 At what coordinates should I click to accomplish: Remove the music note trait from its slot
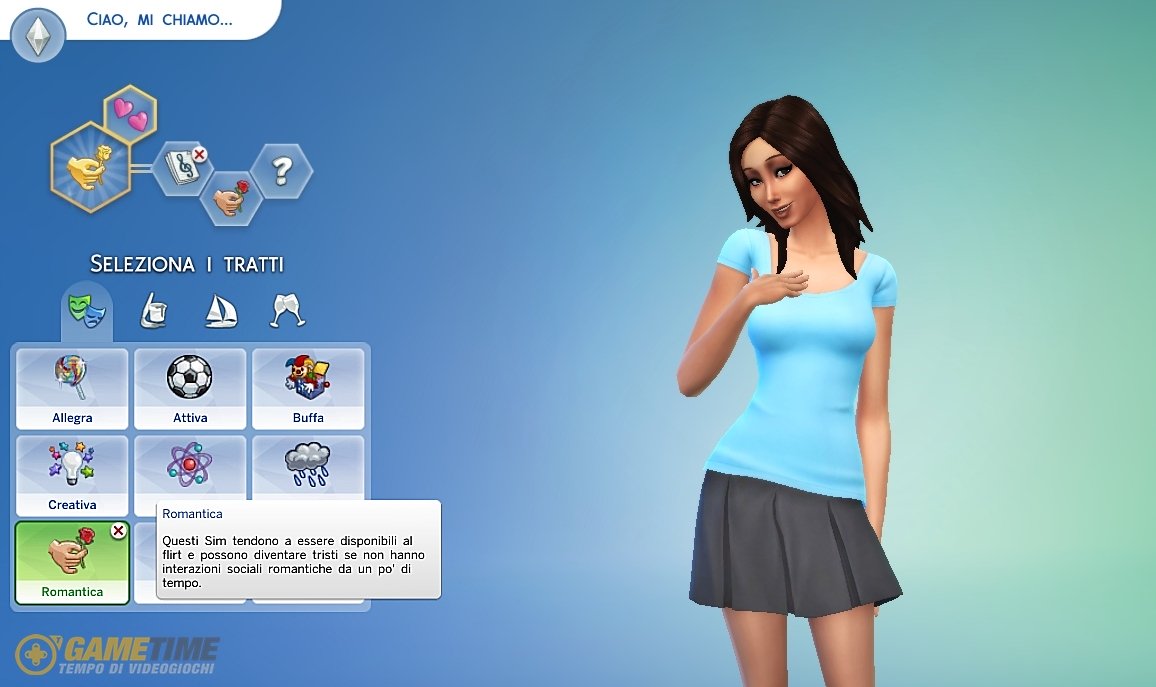199,154
